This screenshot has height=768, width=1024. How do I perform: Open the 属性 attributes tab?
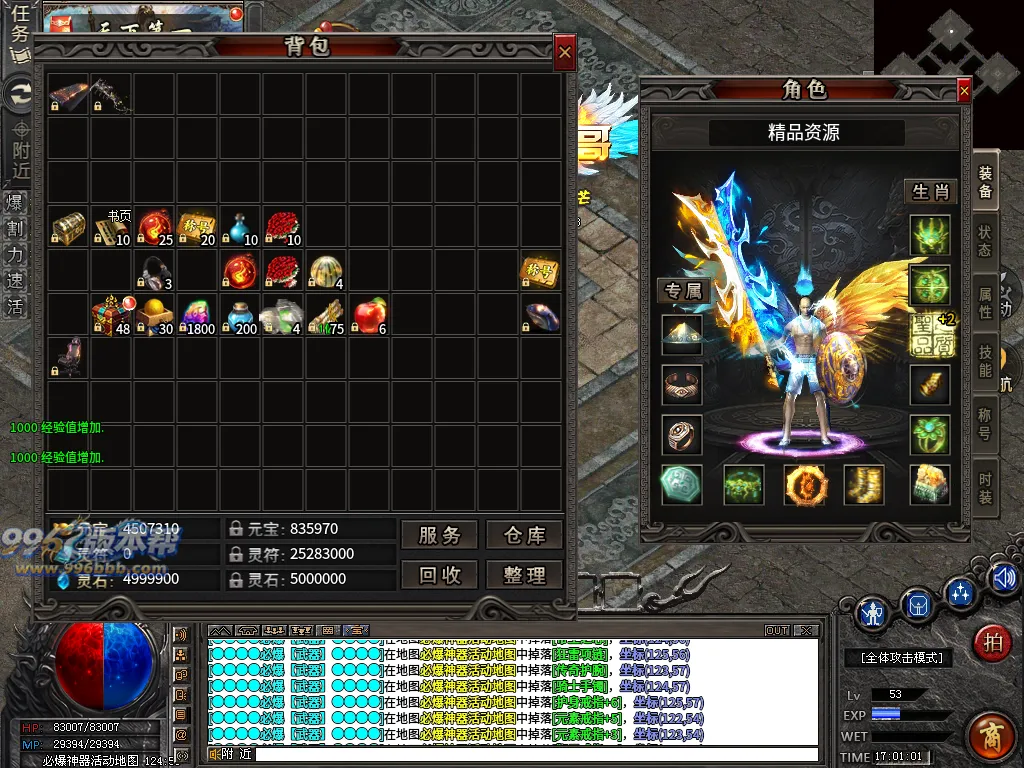tap(985, 297)
